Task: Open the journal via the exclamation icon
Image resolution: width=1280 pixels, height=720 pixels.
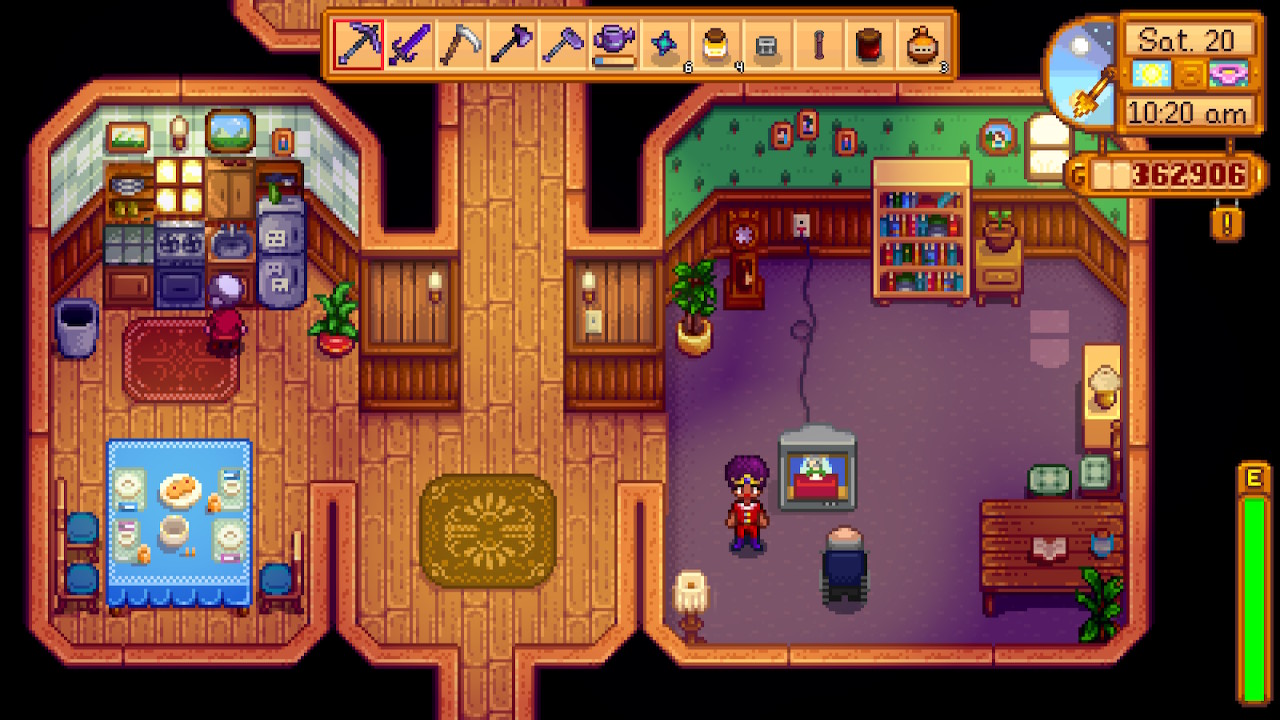Action: coord(1227,220)
